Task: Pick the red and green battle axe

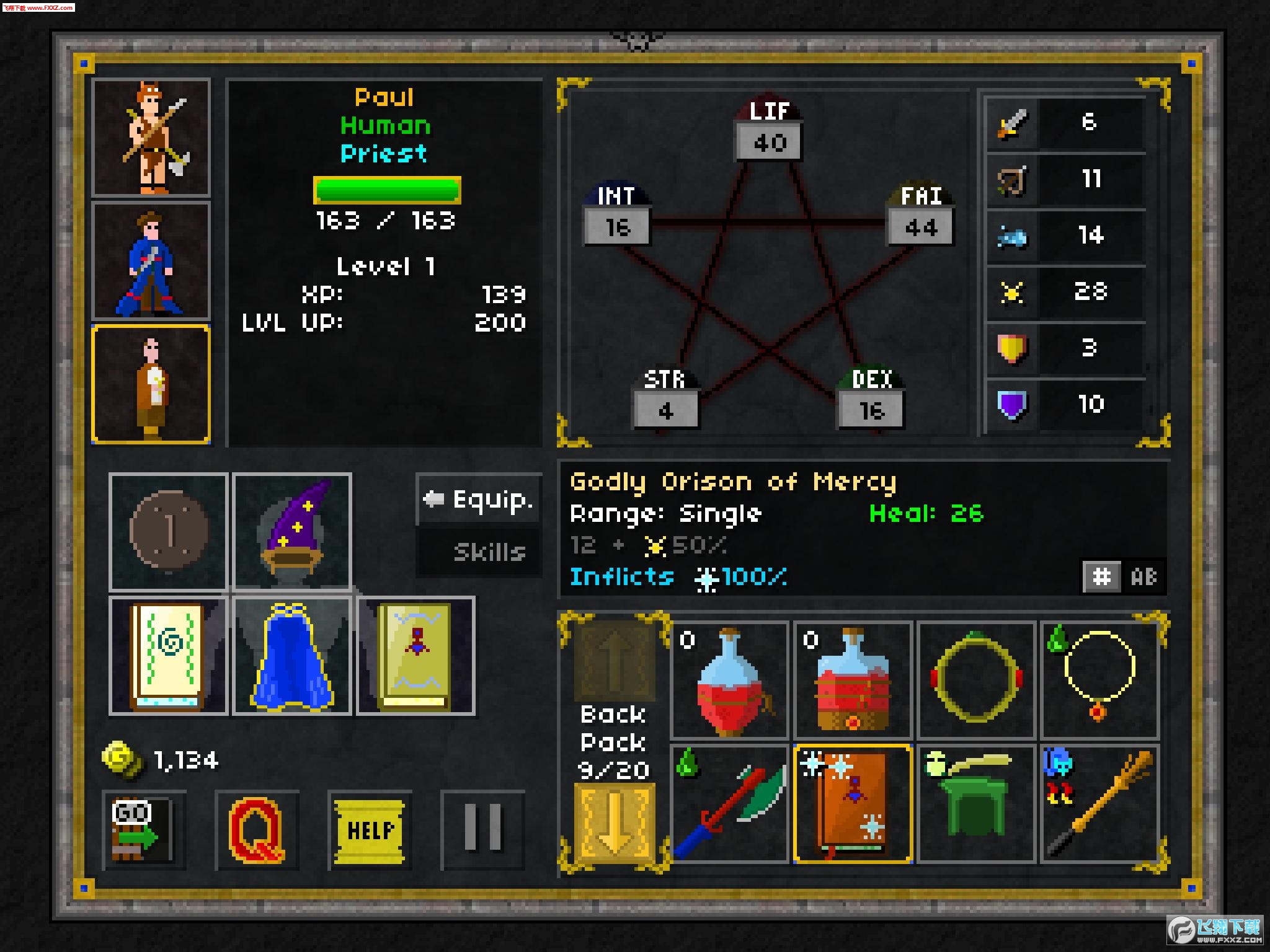Action: pos(729,804)
